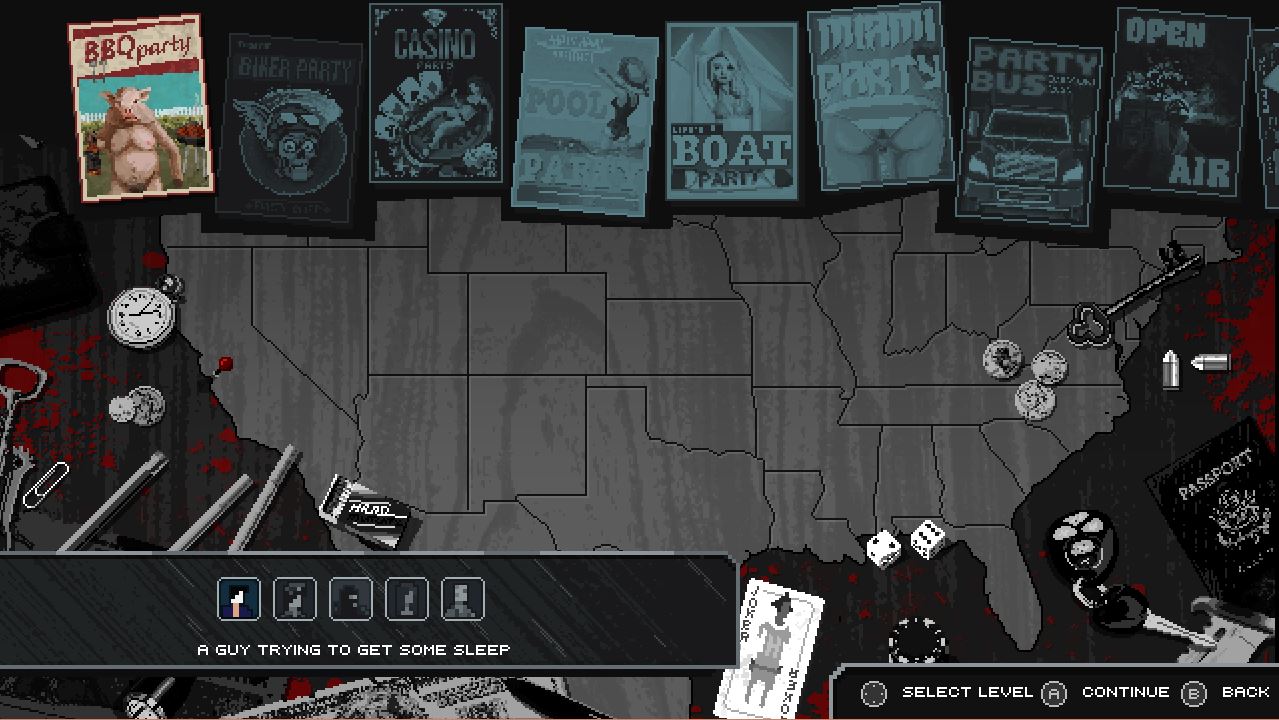Choose the highlighted dark-haired guy character portrait

click(239, 599)
